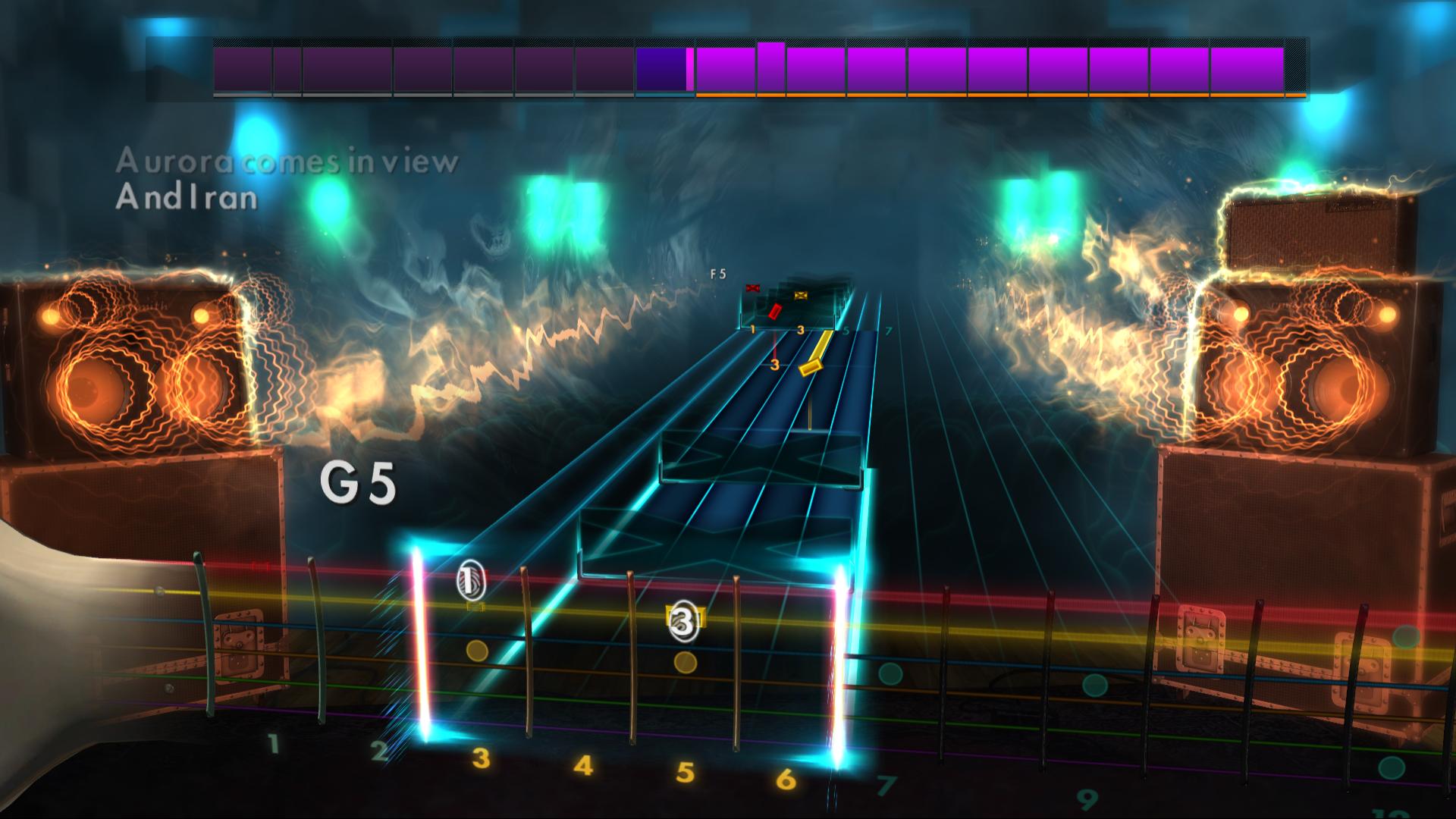Click the red note gem on the highway
1456x819 pixels.
(x=775, y=312)
